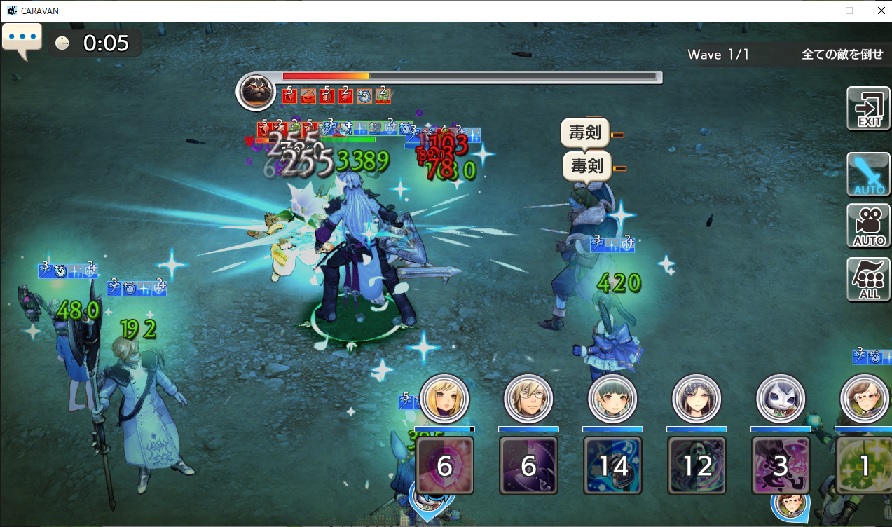Activate the pink shield skill showing 6

[444, 465]
